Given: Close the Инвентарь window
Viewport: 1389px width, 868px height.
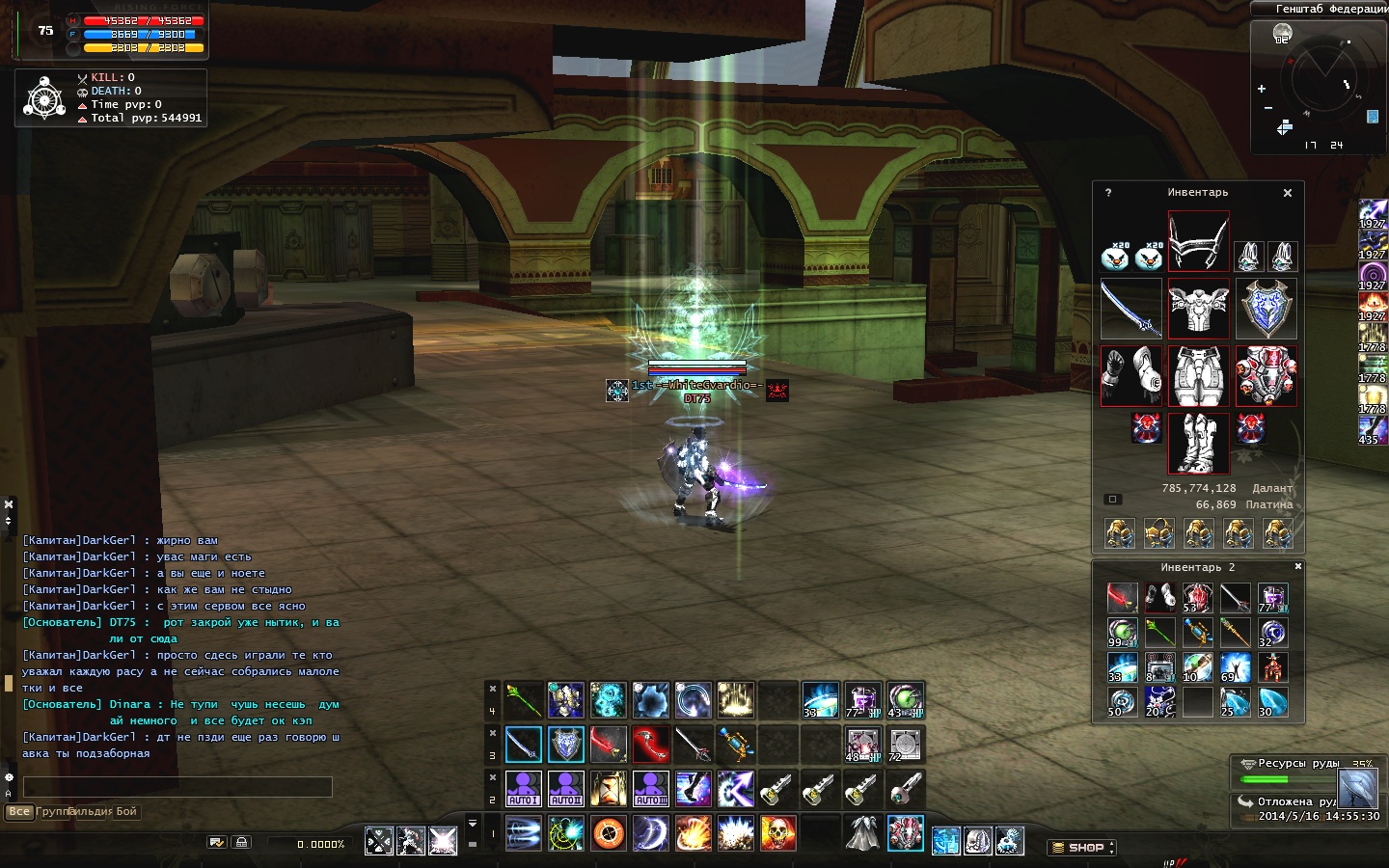Looking at the screenshot, I should [1287, 193].
